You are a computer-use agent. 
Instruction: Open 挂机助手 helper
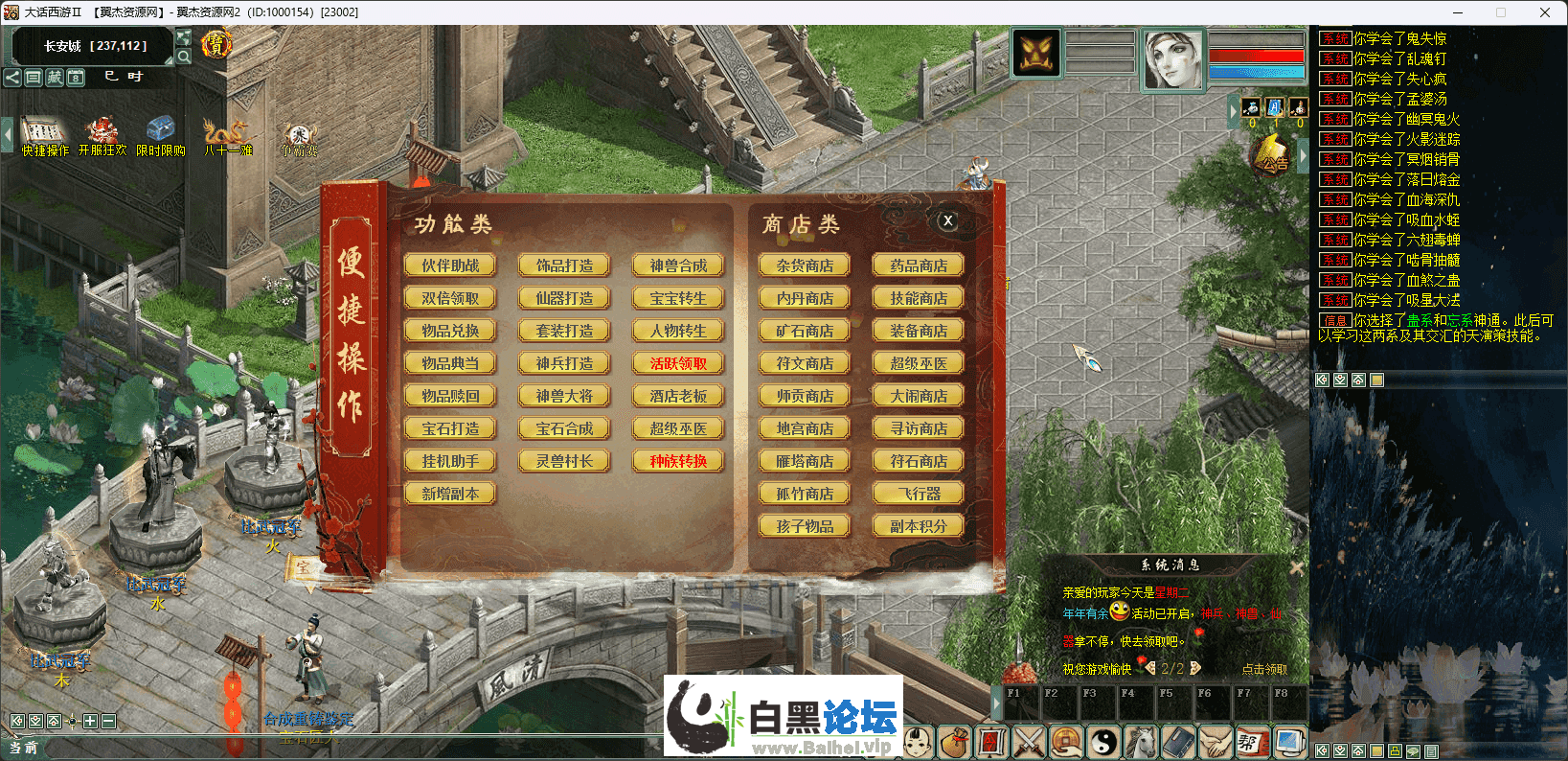point(450,461)
